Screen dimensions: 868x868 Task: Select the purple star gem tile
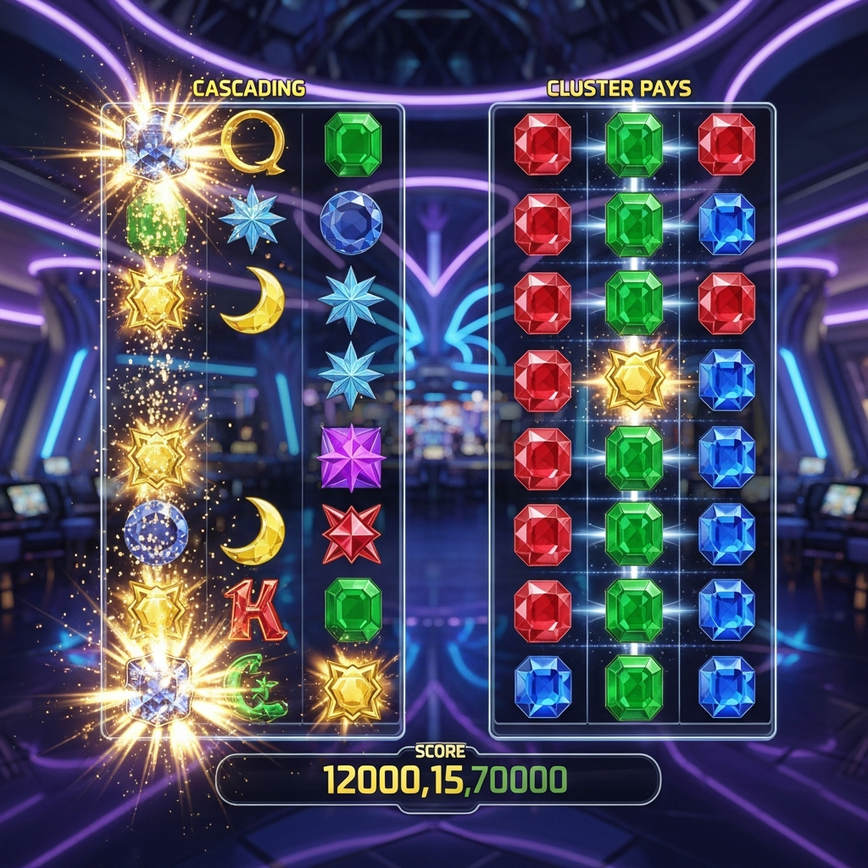click(351, 457)
